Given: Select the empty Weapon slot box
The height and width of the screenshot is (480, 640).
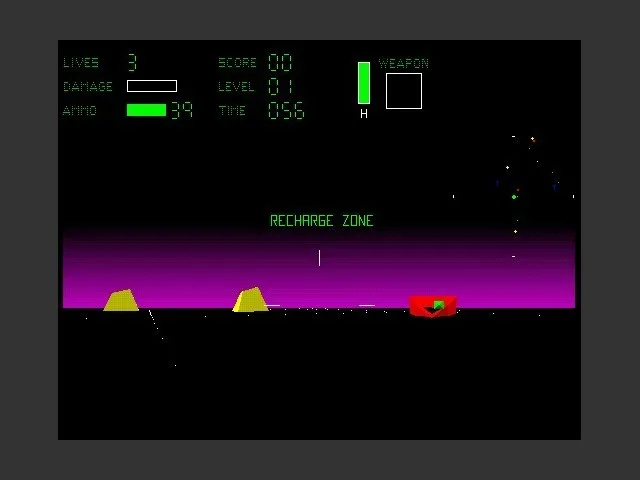Looking at the screenshot, I should [404, 91].
